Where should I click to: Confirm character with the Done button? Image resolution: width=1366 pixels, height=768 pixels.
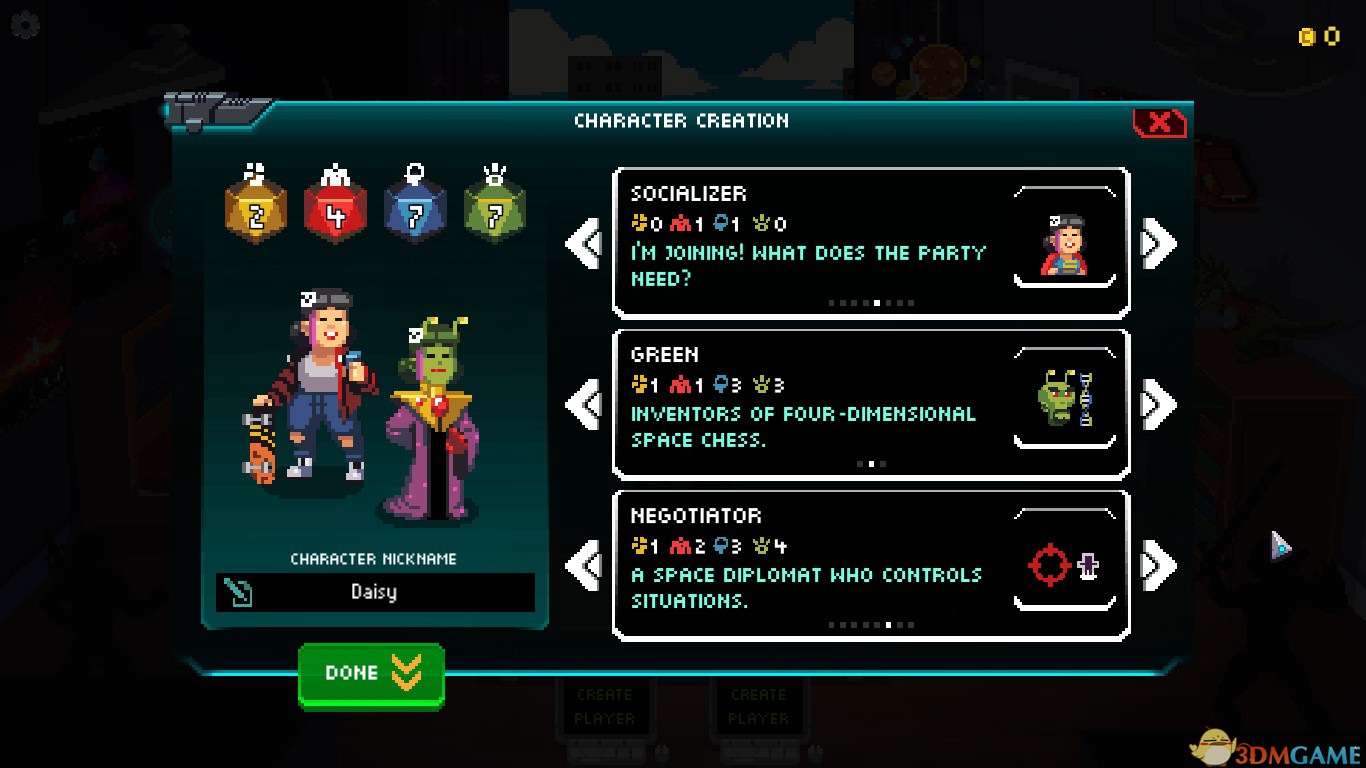click(x=371, y=675)
